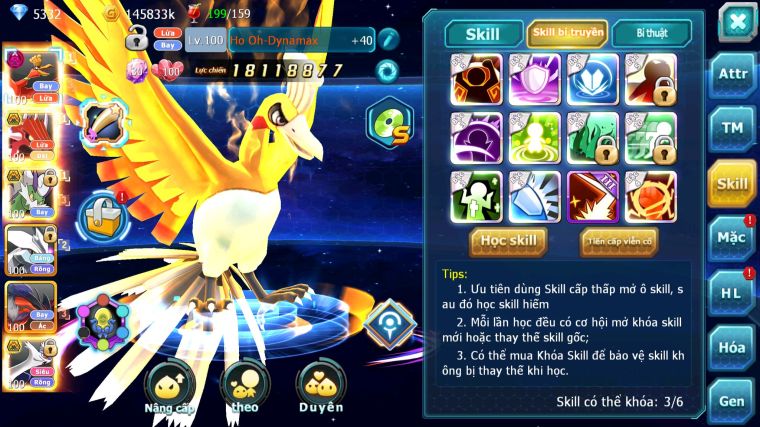Switch to the Mặc side tab
This screenshot has width=760, height=427.
coord(732,238)
